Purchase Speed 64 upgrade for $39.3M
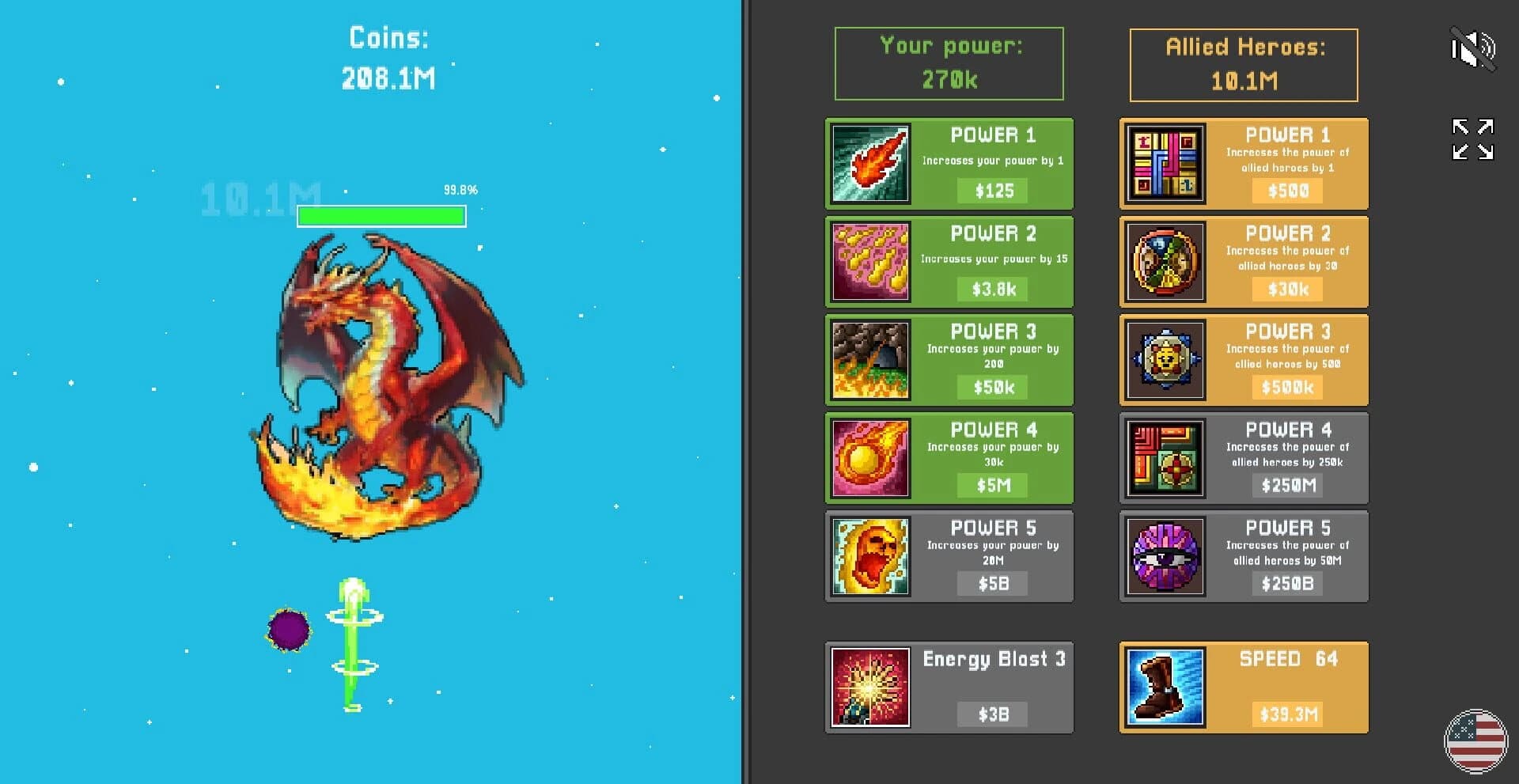 tap(1286, 713)
